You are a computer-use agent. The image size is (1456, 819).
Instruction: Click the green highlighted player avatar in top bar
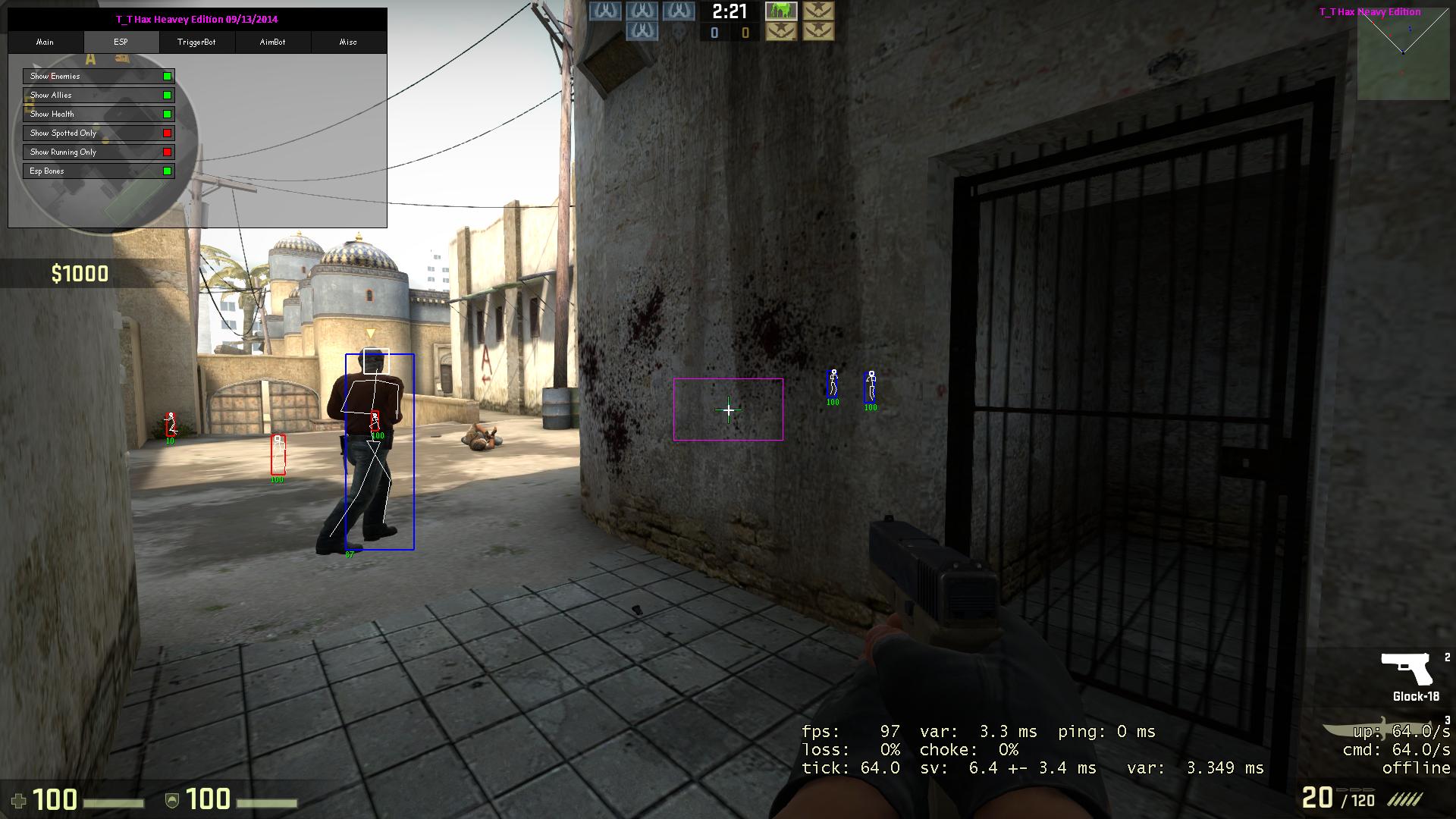pos(781,12)
